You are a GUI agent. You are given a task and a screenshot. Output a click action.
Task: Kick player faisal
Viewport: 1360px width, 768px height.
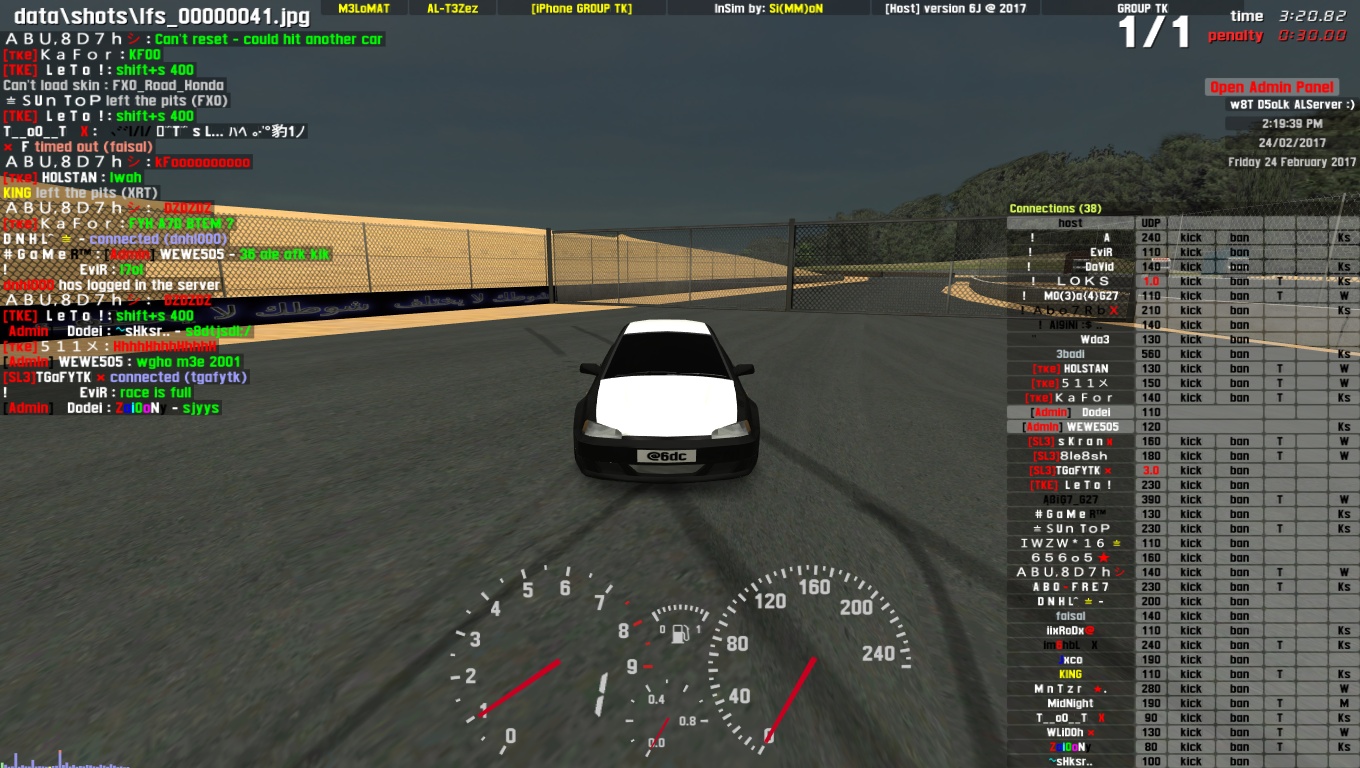[1190, 616]
